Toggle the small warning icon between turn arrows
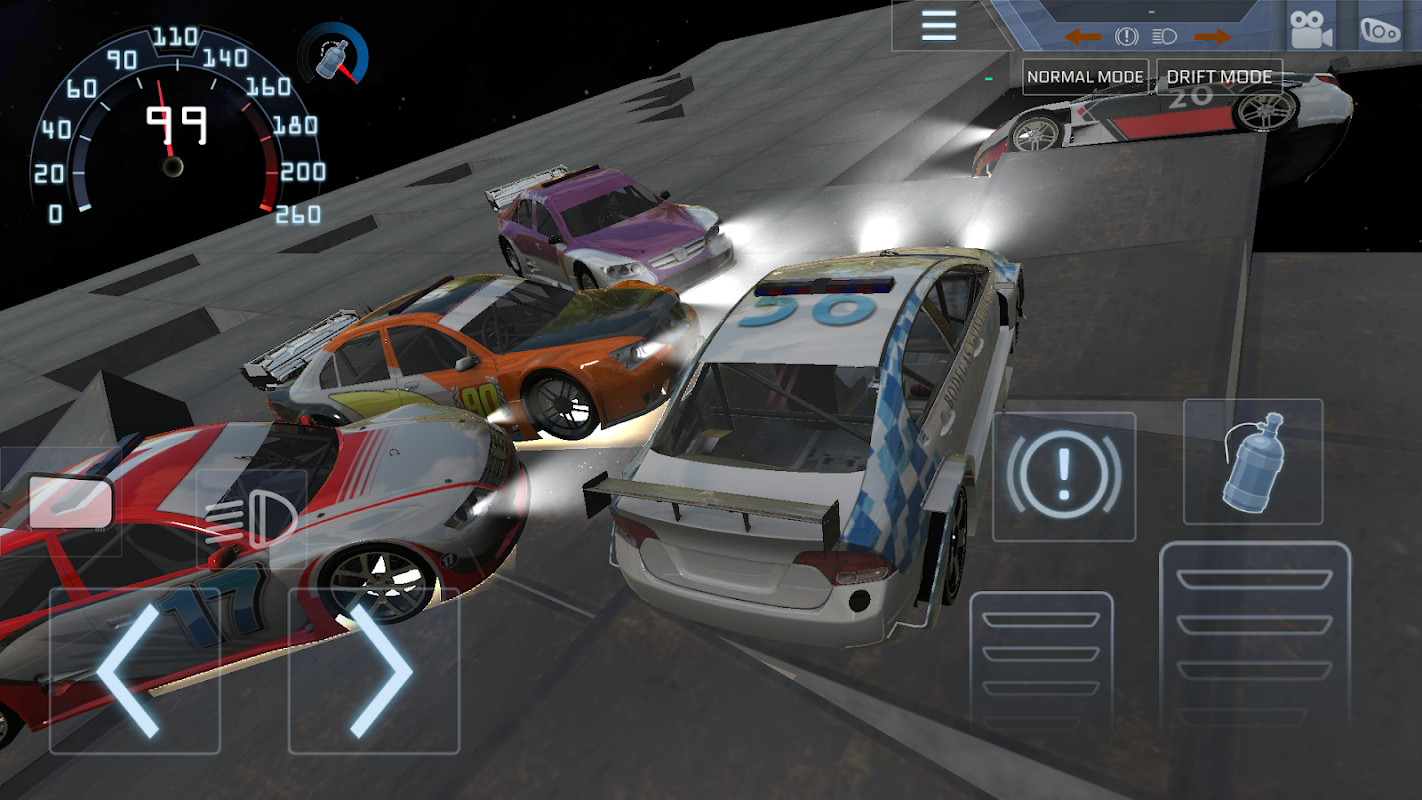The image size is (1422, 800). pos(1127,37)
